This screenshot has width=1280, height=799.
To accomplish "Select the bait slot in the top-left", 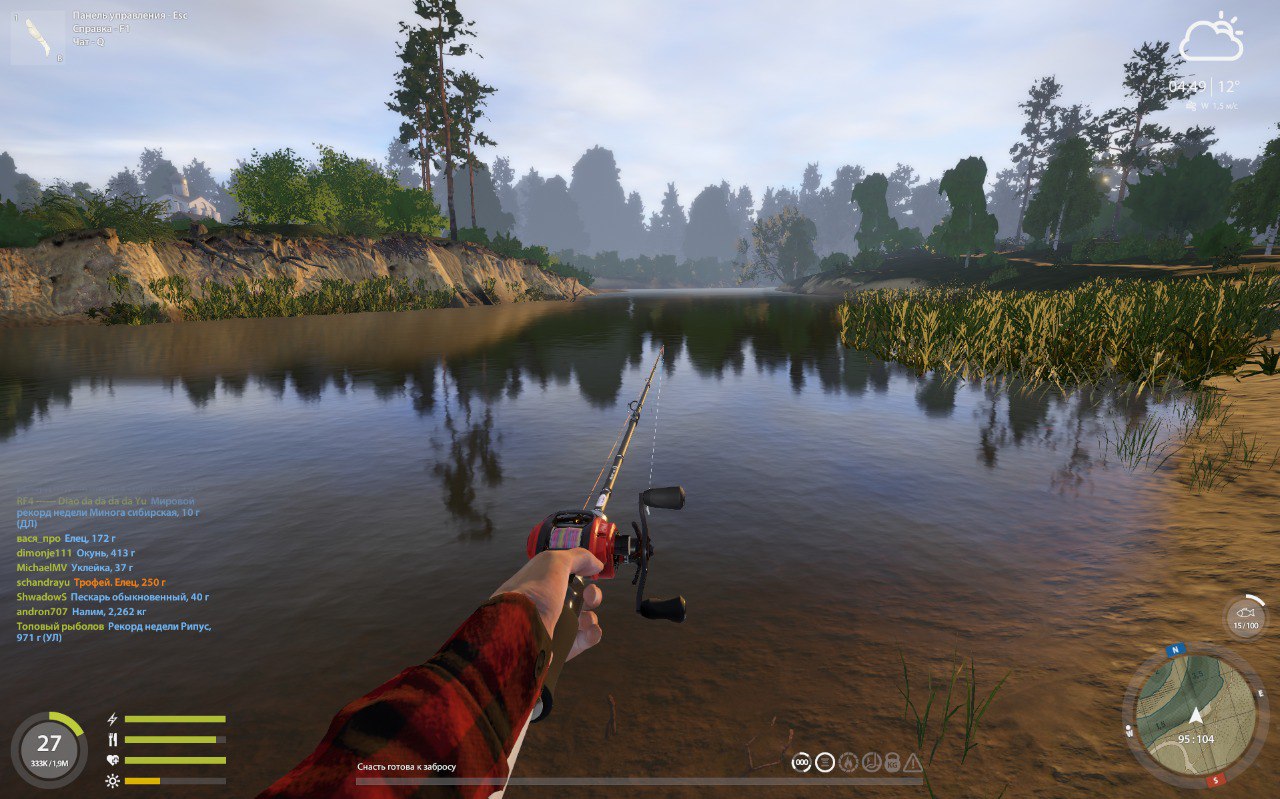I will (x=38, y=38).
